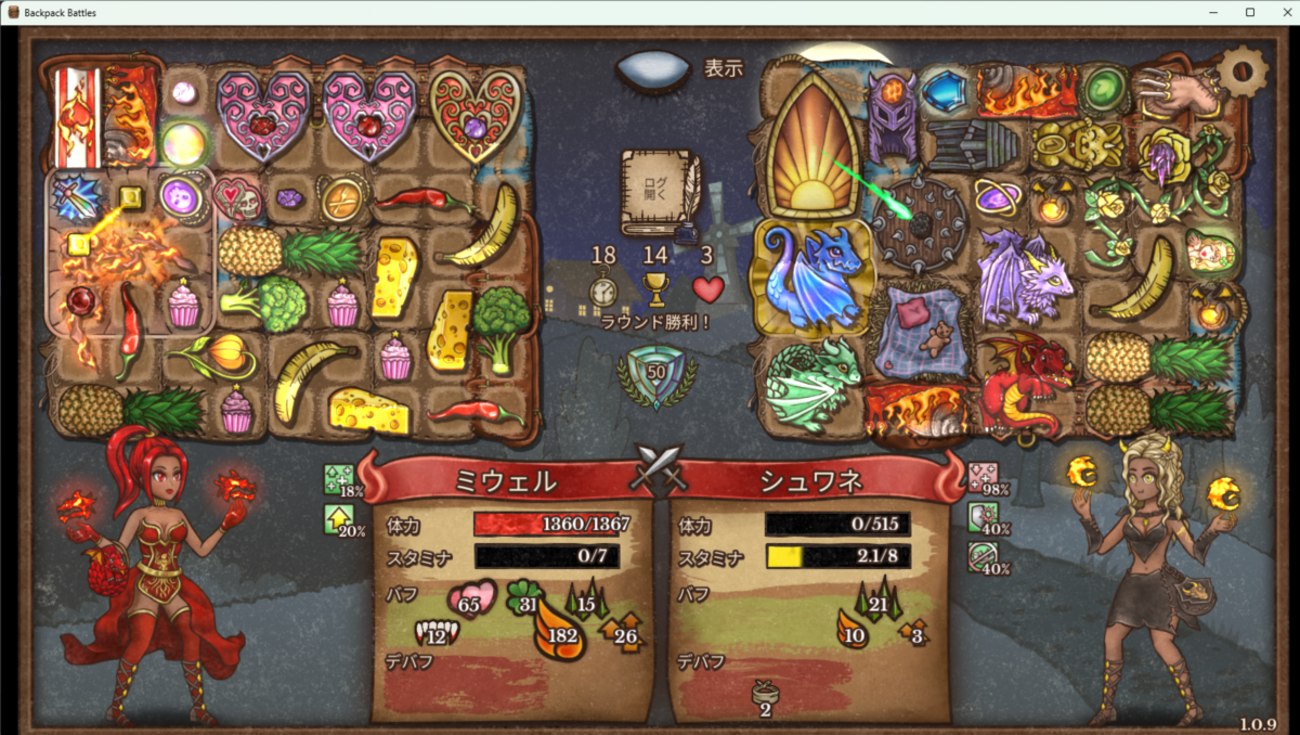This screenshot has width=1300, height=735.
Task: Toggle the eye display button
Action: [653, 70]
